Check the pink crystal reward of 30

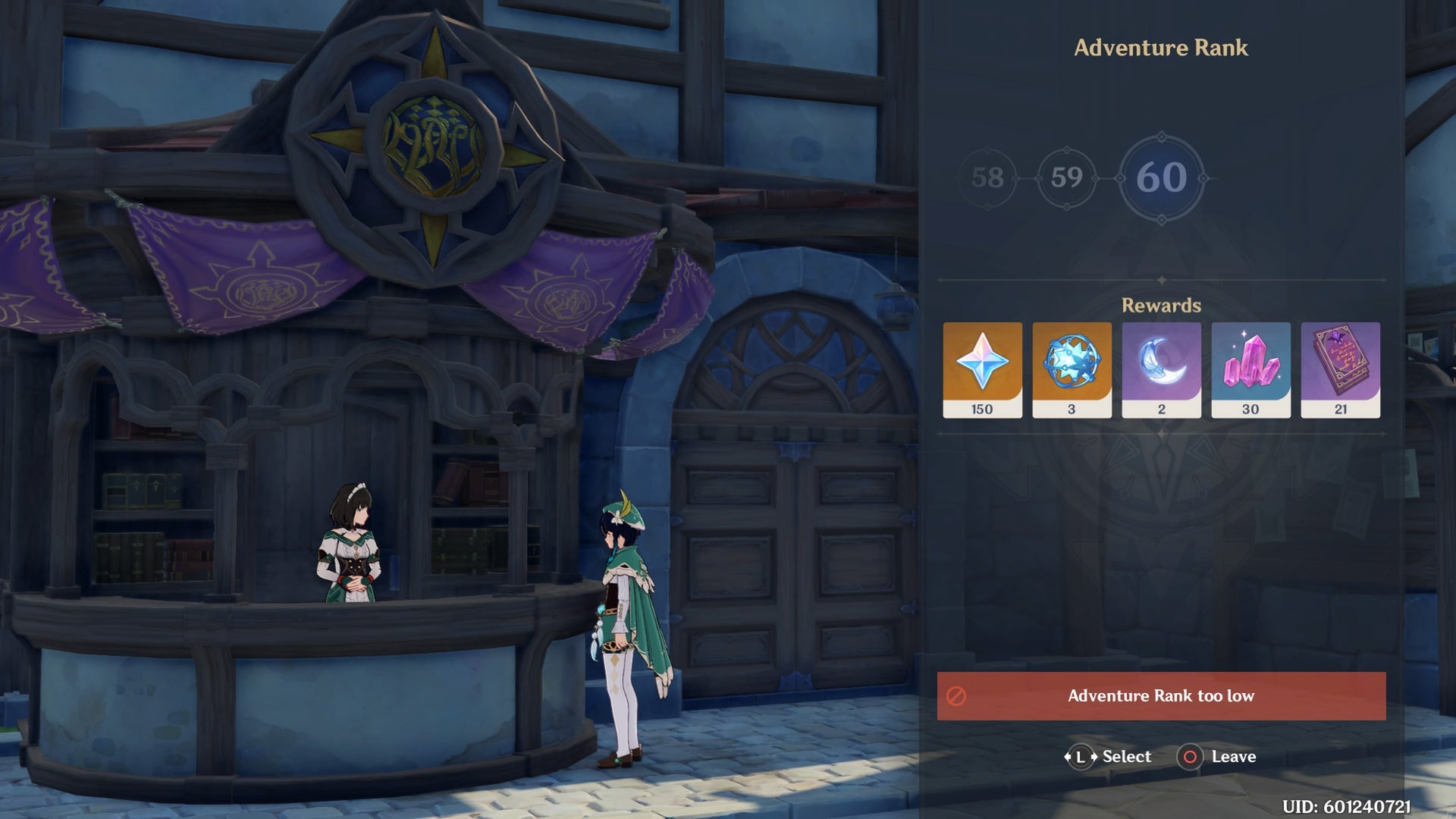click(x=1250, y=369)
